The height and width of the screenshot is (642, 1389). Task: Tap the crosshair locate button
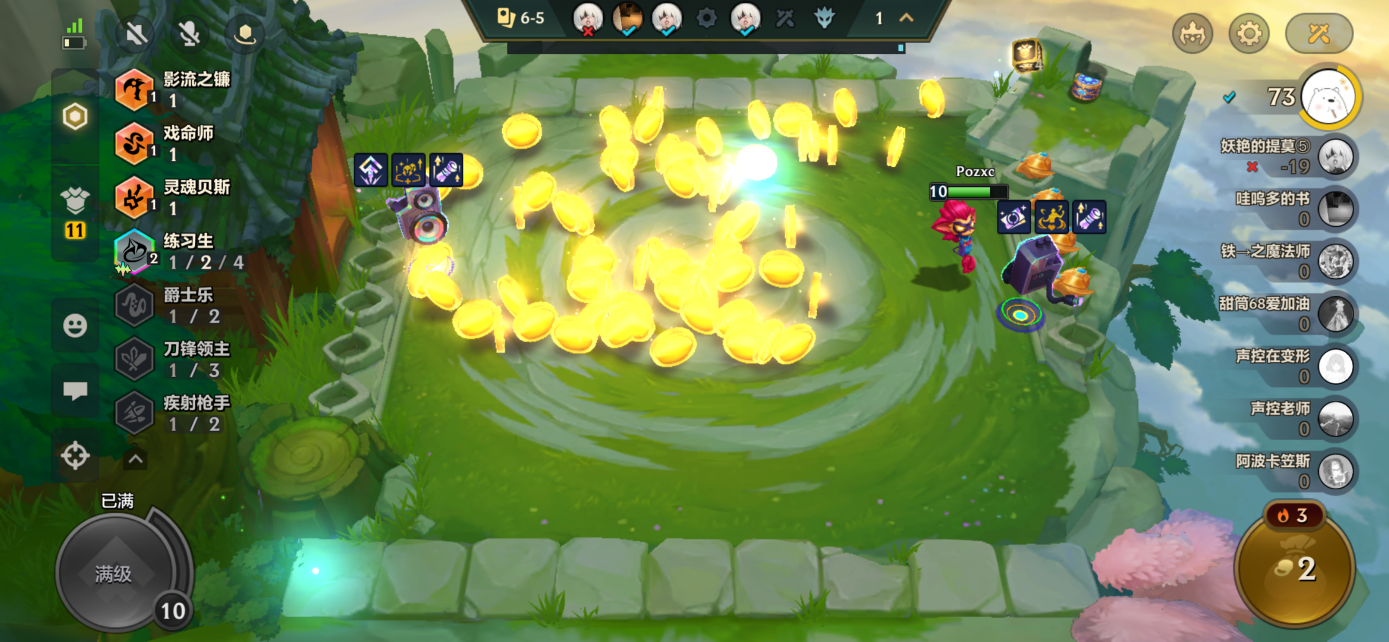[x=75, y=456]
